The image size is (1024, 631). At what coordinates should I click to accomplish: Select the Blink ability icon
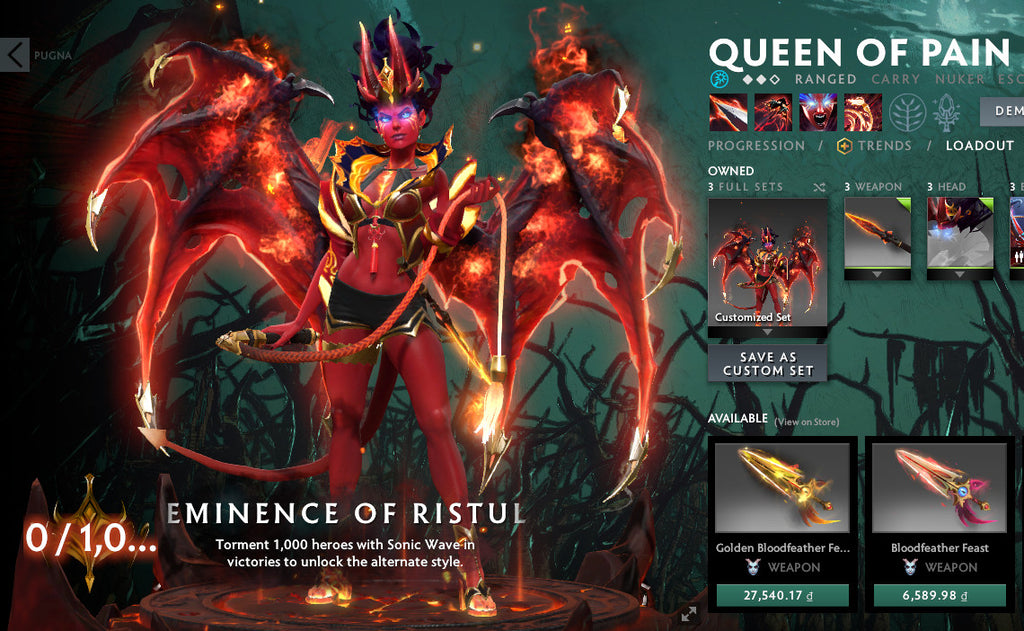[773, 112]
